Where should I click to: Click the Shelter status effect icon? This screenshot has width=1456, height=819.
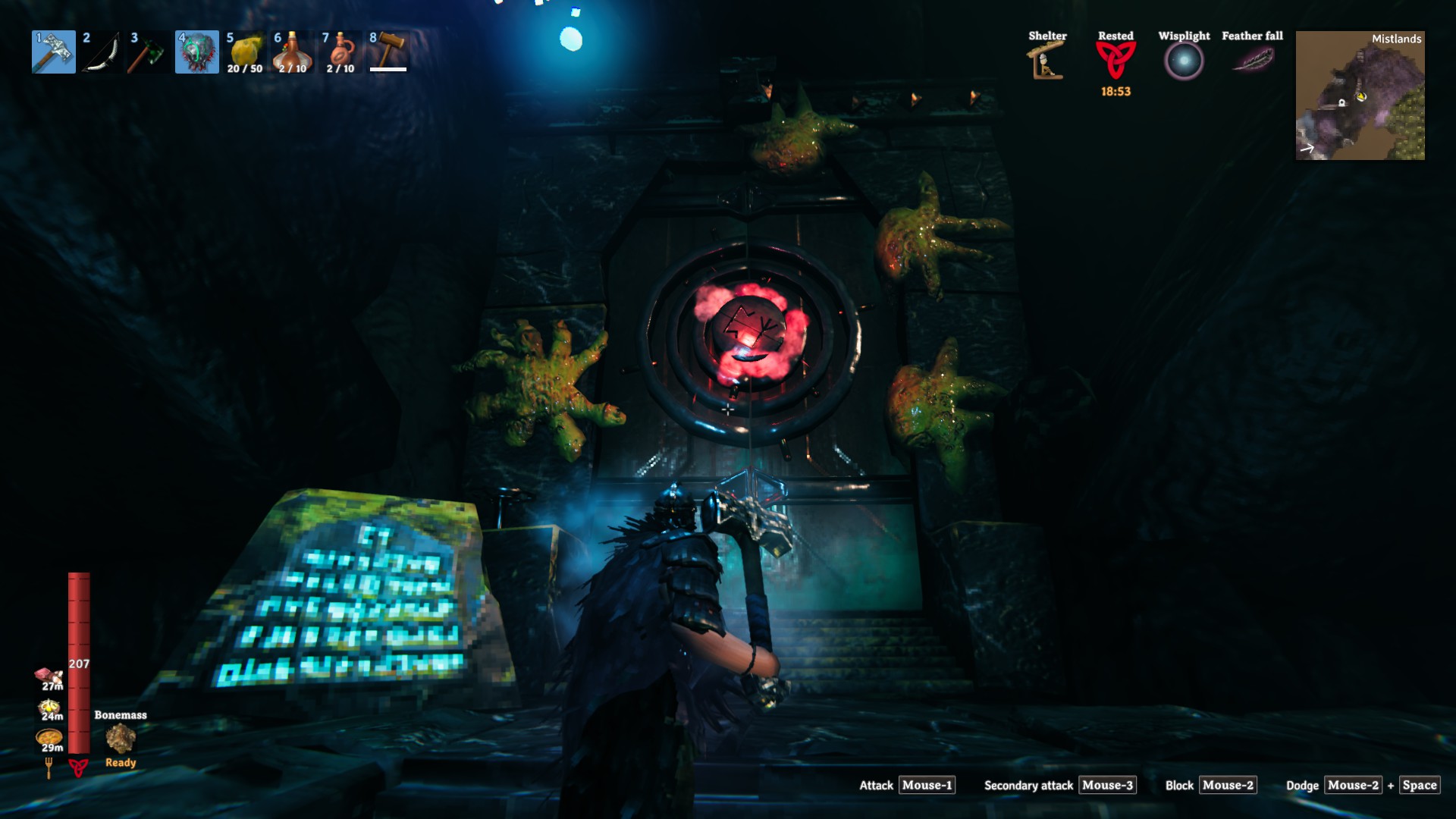tap(1046, 61)
